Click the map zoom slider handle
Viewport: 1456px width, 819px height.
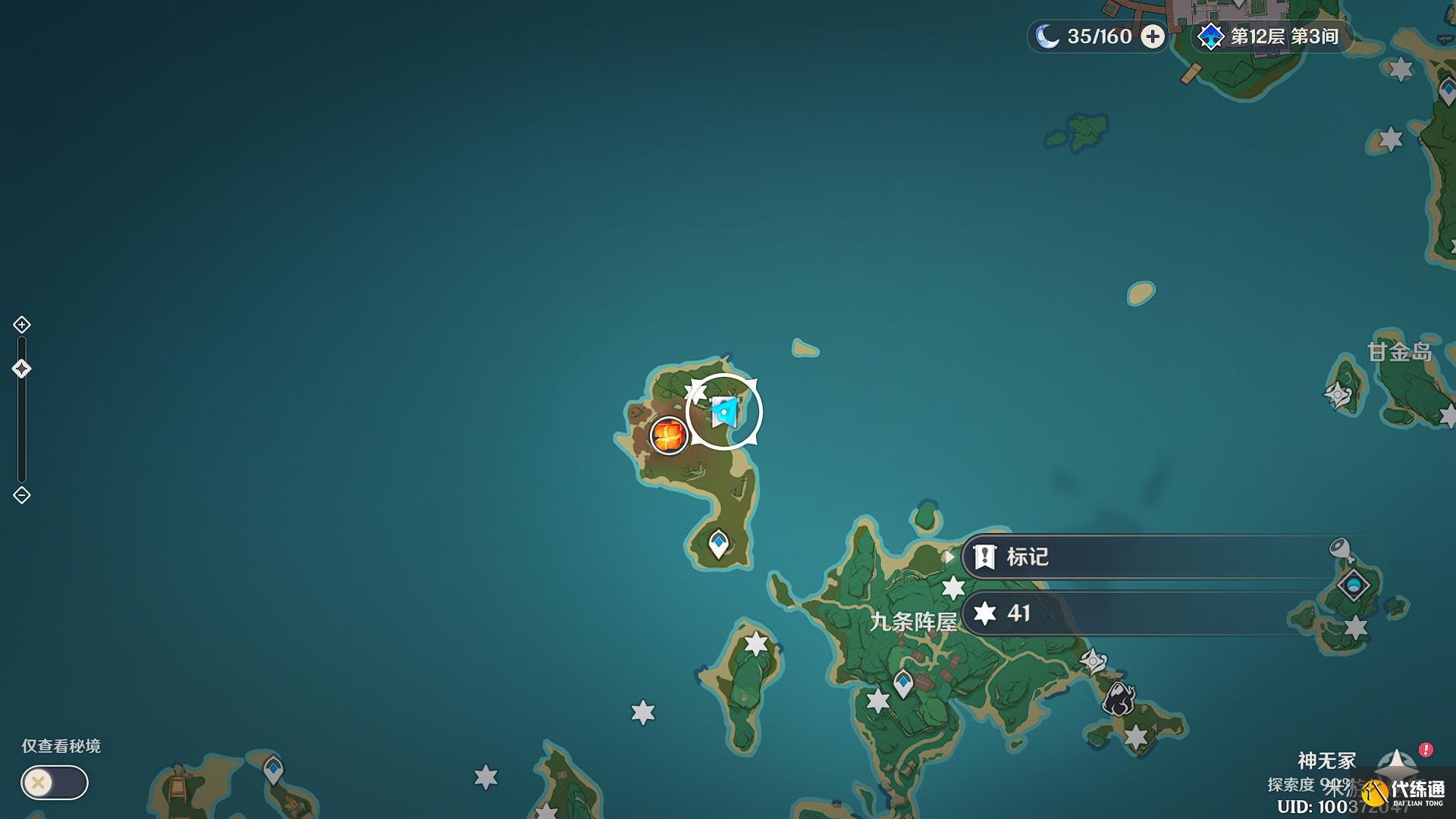[21, 369]
